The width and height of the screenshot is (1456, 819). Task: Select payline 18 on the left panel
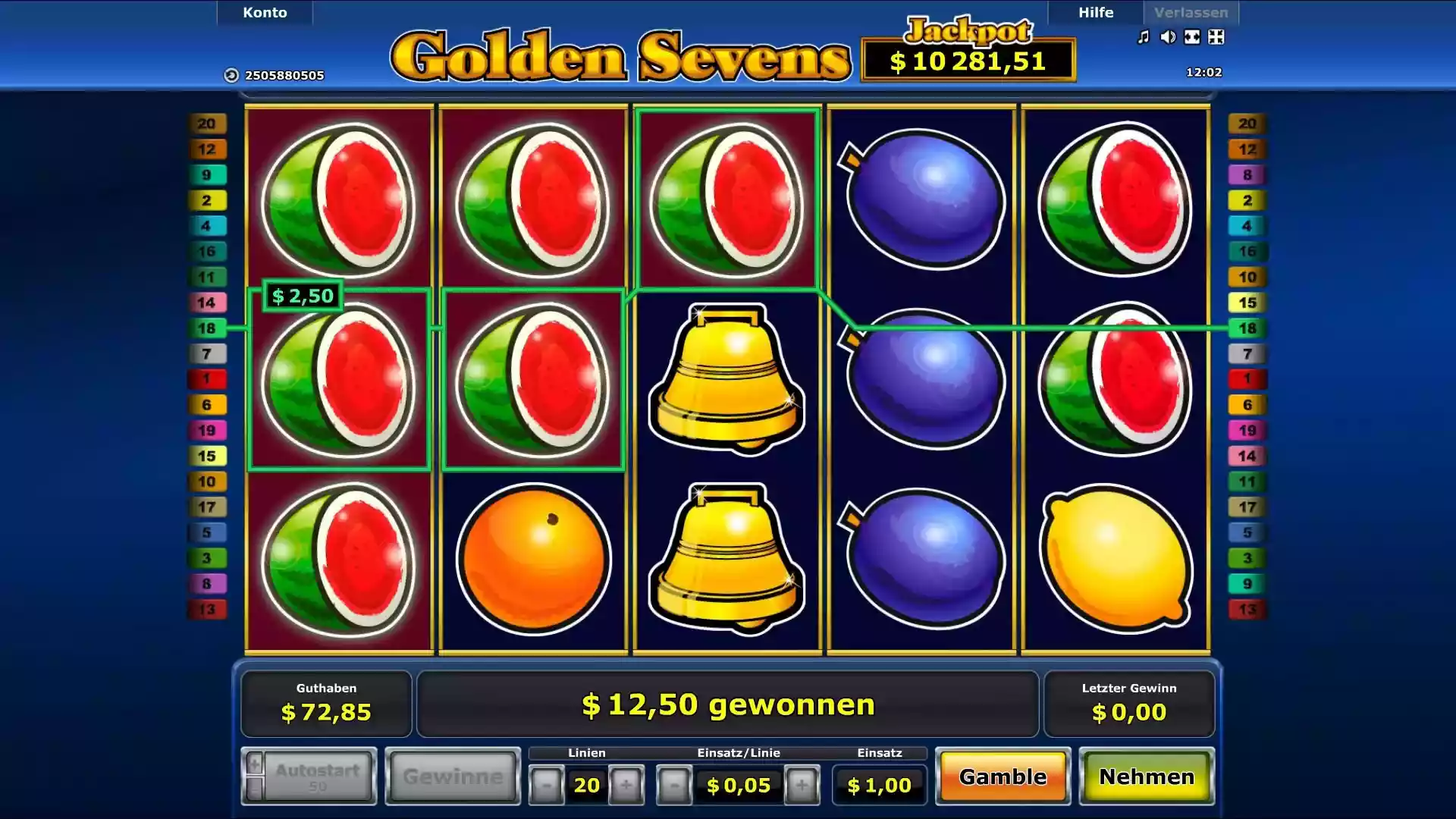click(207, 328)
